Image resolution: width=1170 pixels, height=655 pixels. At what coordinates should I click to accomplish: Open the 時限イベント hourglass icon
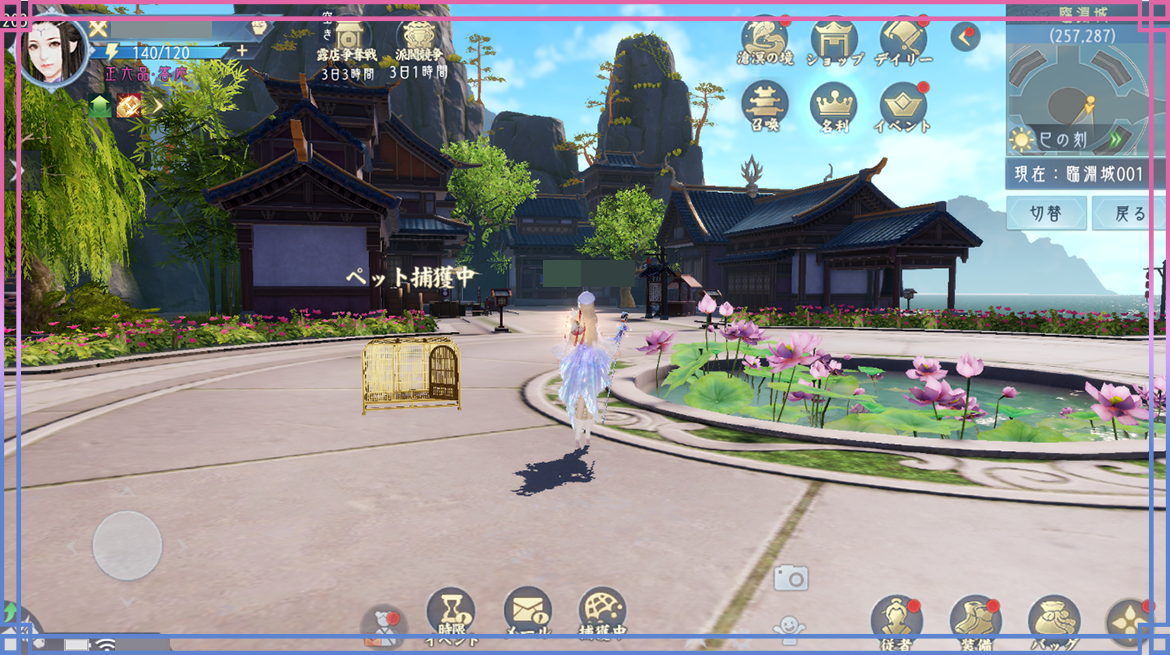tap(451, 612)
